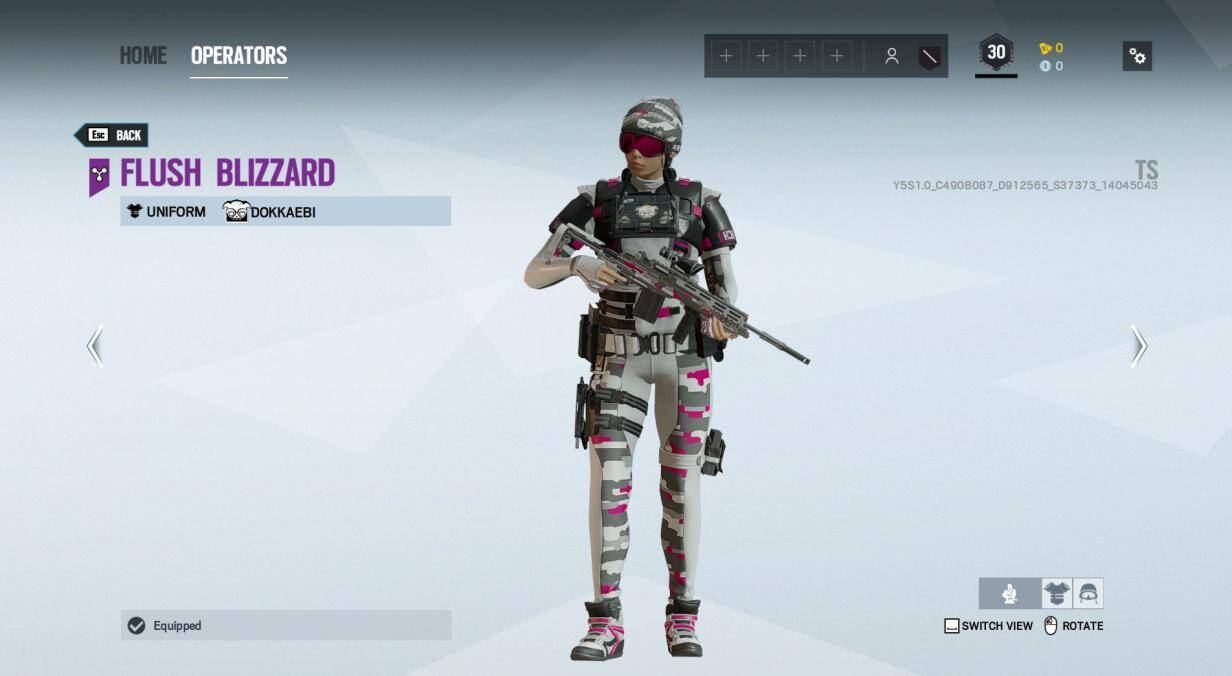Select the Uniform Dokkaebi category bar
The height and width of the screenshot is (676, 1232).
(285, 211)
